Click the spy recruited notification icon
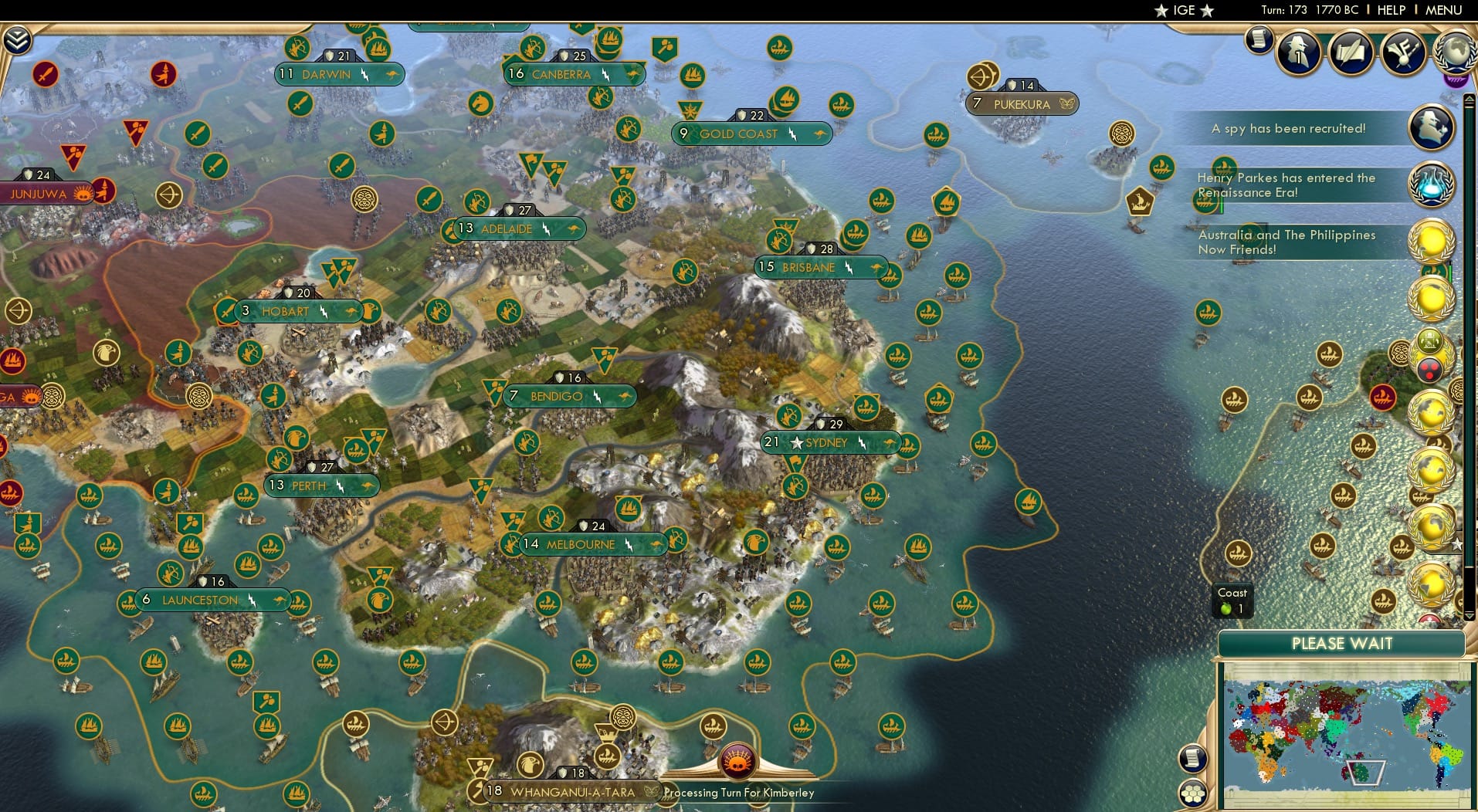 click(x=1432, y=128)
